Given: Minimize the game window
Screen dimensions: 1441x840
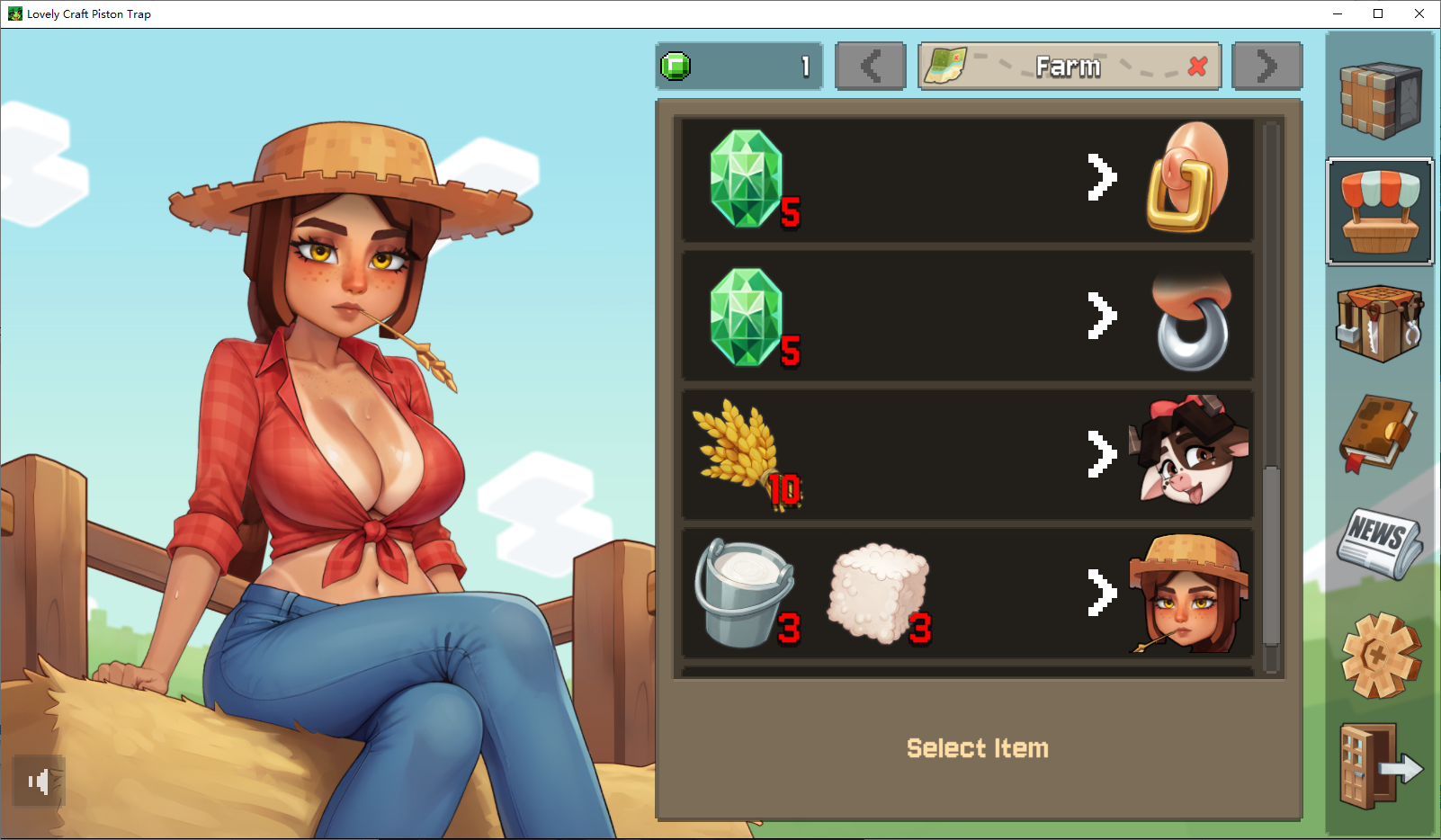Looking at the screenshot, I should coord(1337,13).
